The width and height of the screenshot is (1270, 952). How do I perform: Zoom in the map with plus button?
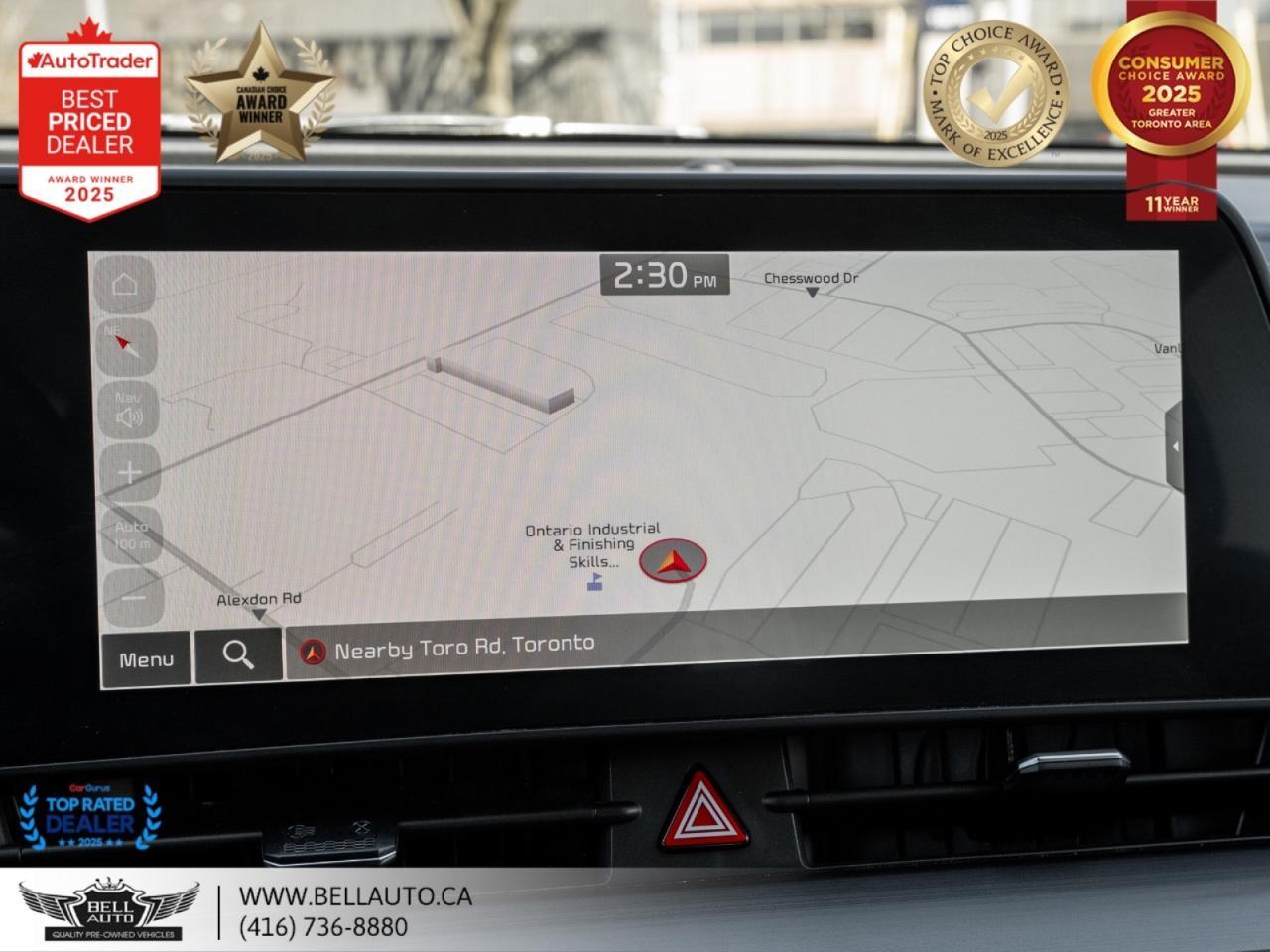(x=129, y=472)
